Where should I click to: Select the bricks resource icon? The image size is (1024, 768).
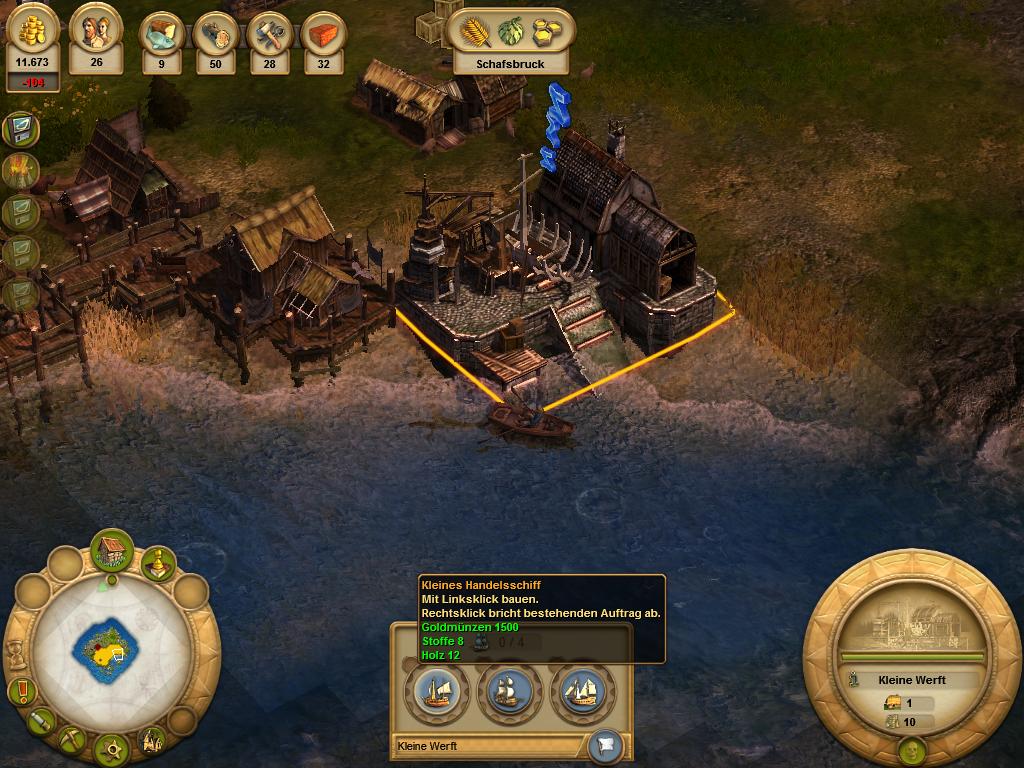pyautogui.click(x=323, y=33)
